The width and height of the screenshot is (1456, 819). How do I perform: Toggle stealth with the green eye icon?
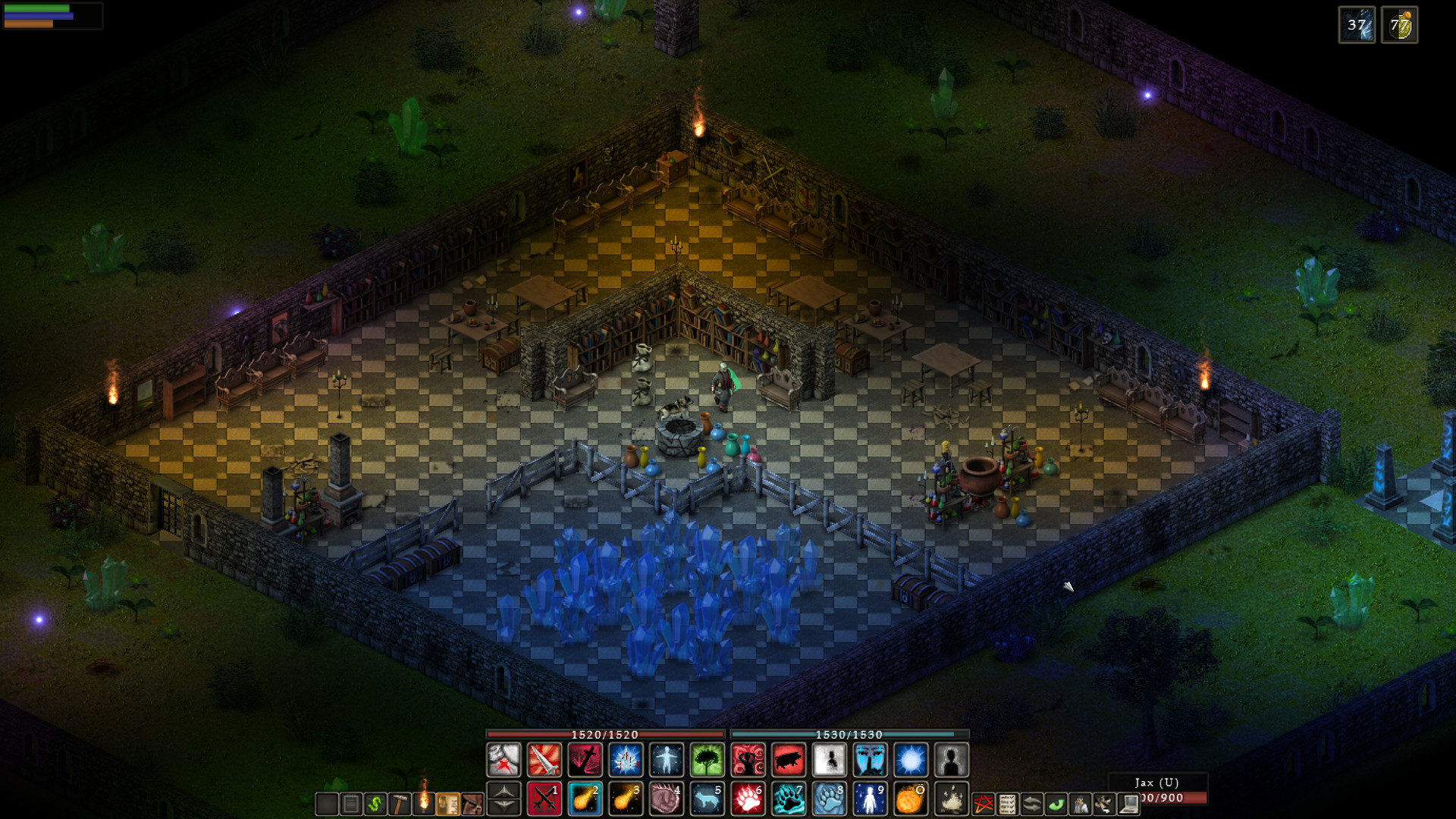tap(1056, 803)
